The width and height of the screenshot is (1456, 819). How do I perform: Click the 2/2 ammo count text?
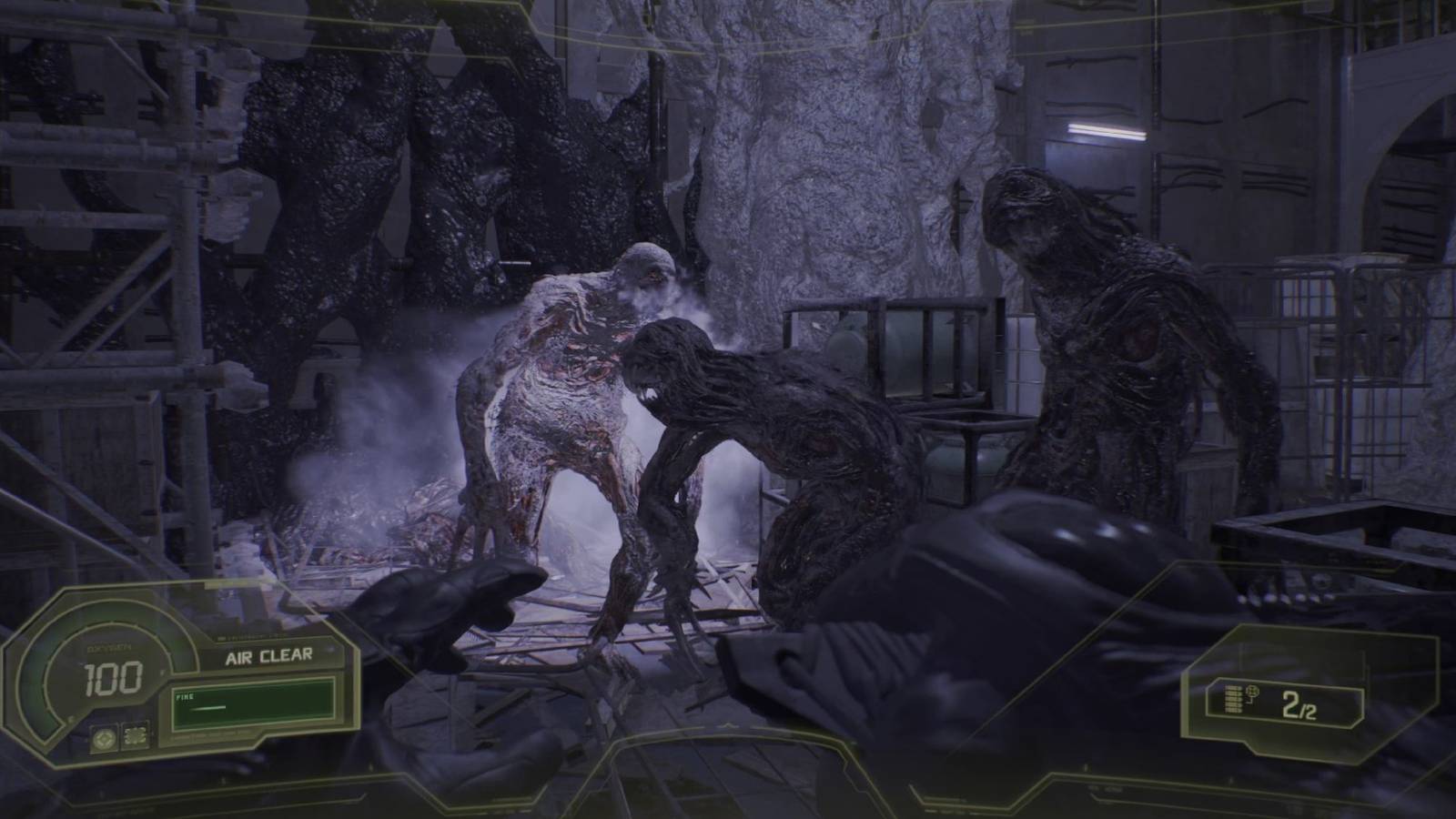point(1300,705)
